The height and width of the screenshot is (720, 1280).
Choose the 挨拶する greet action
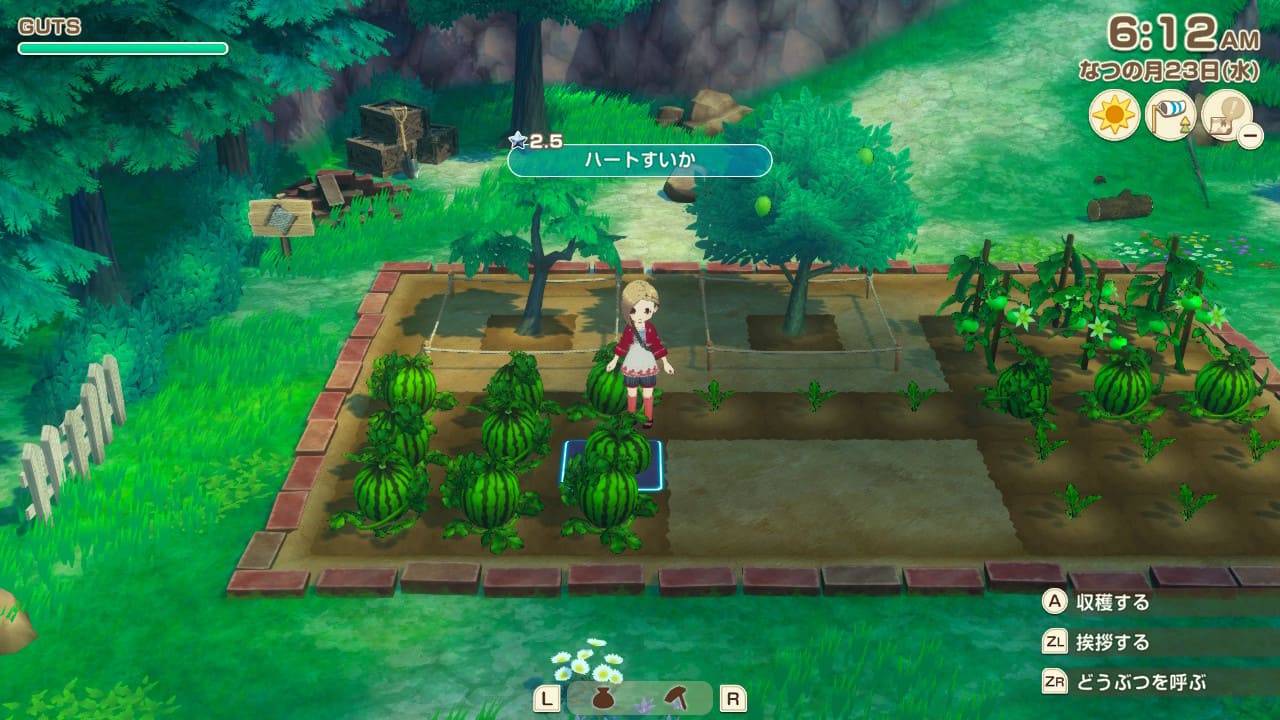click(x=1112, y=643)
